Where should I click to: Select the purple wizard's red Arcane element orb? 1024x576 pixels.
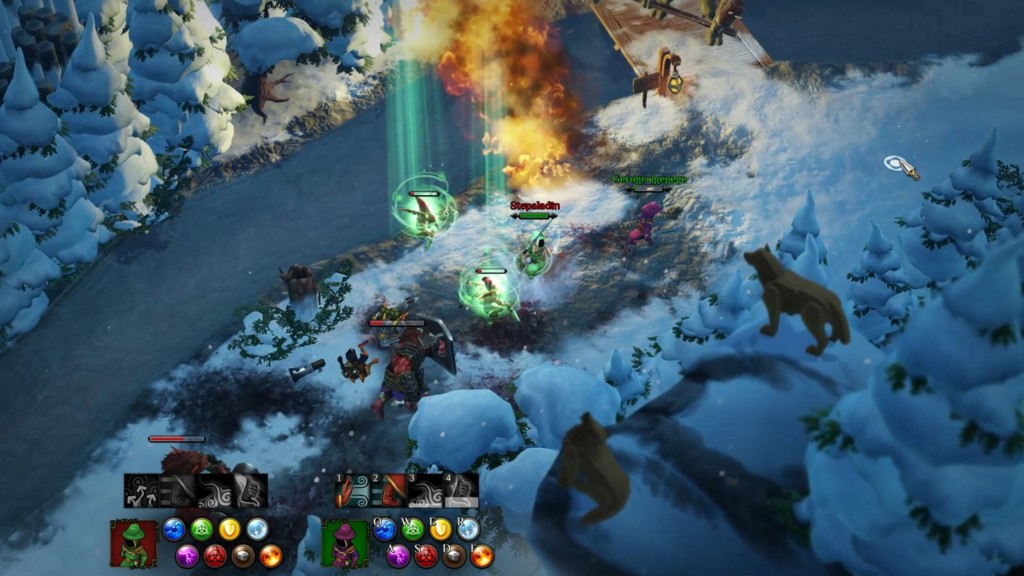tap(426, 556)
